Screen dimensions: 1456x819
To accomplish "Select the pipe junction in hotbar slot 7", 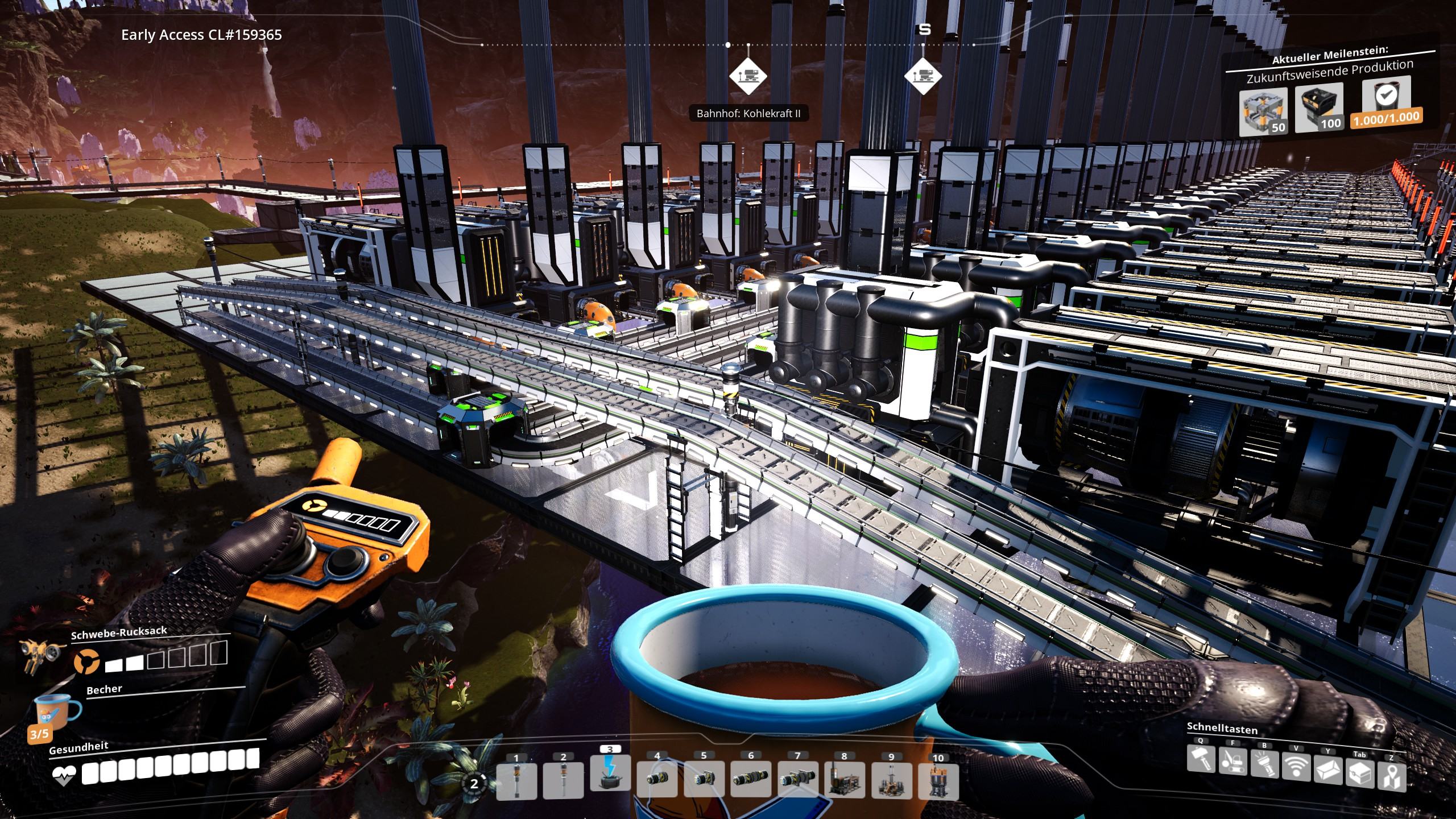I will [x=797, y=780].
